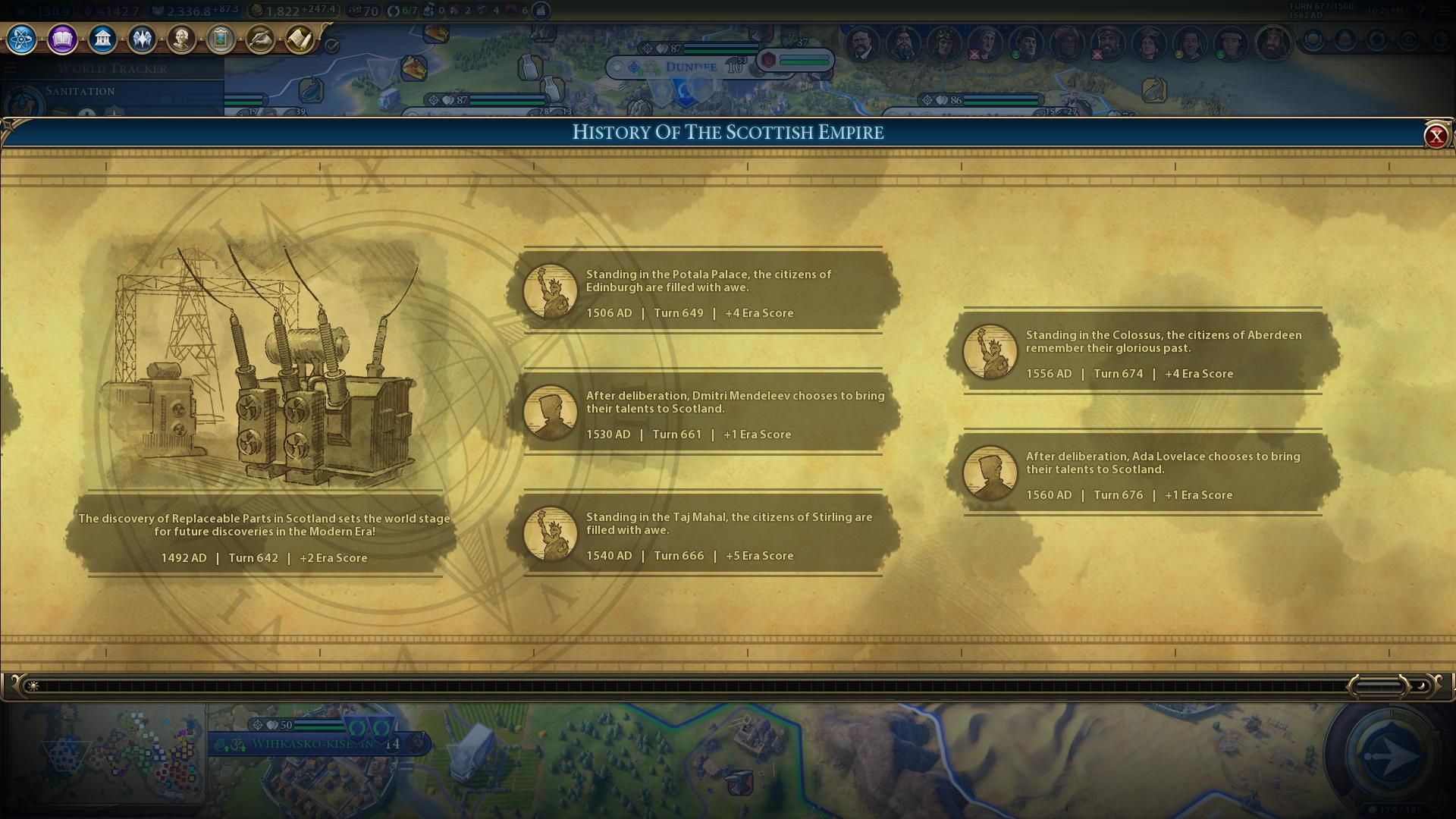Open the technology tree atom icon
This screenshot has height=819, width=1456.
pos(21,39)
